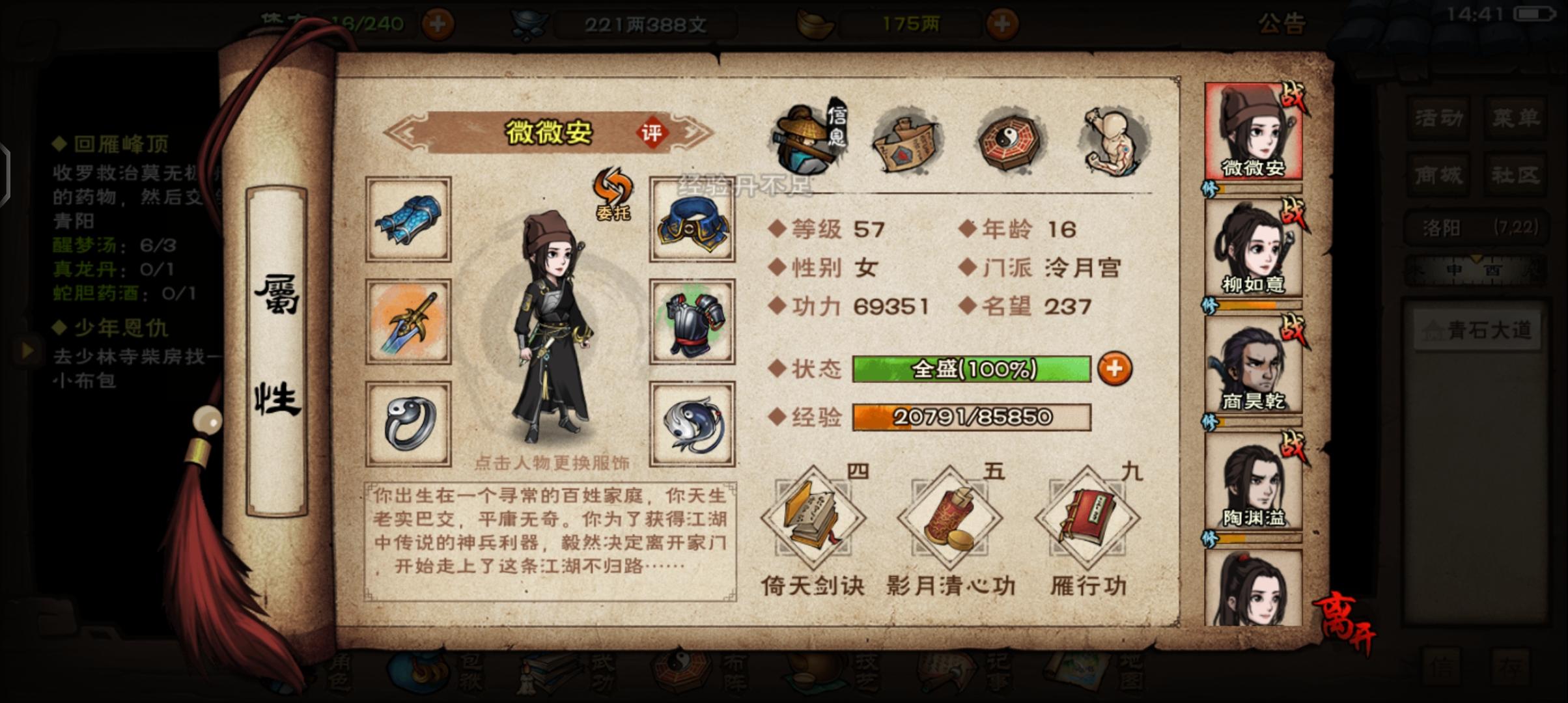Click the 评 rating button next to the name
The image size is (1568, 703).
click(x=652, y=131)
